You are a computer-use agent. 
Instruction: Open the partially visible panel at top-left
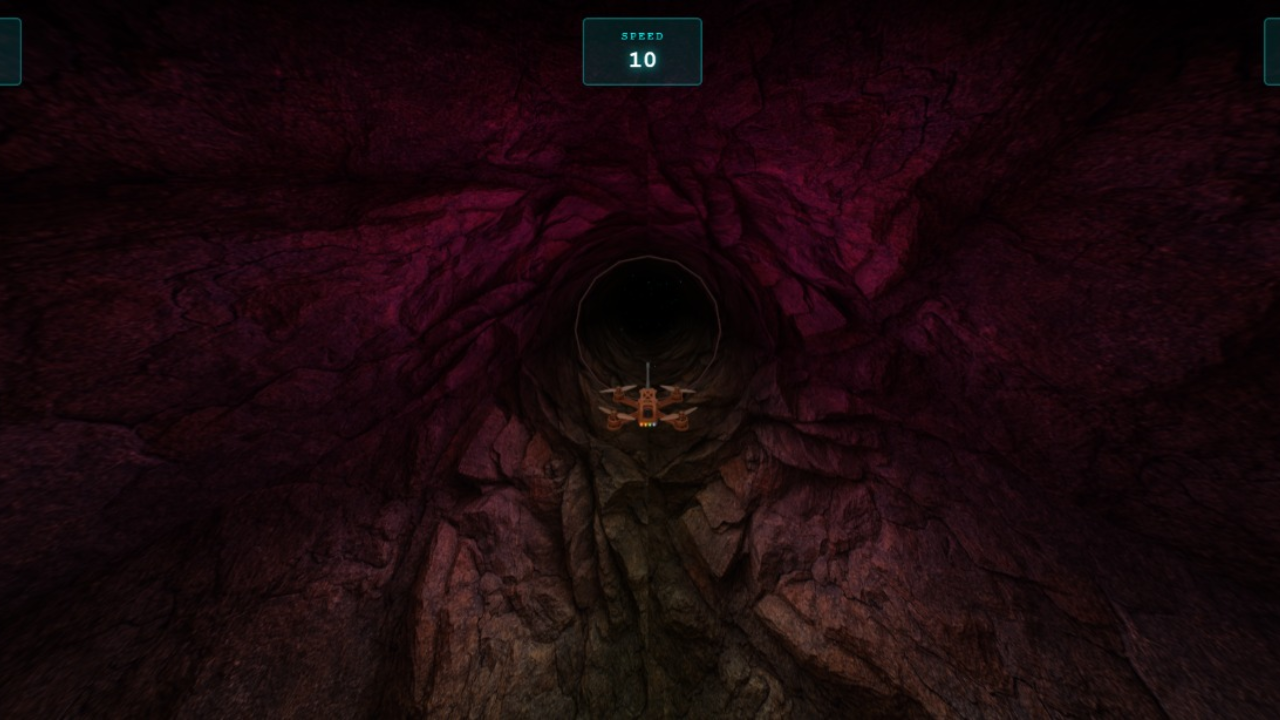pyautogui.click(x=8, y=50)
